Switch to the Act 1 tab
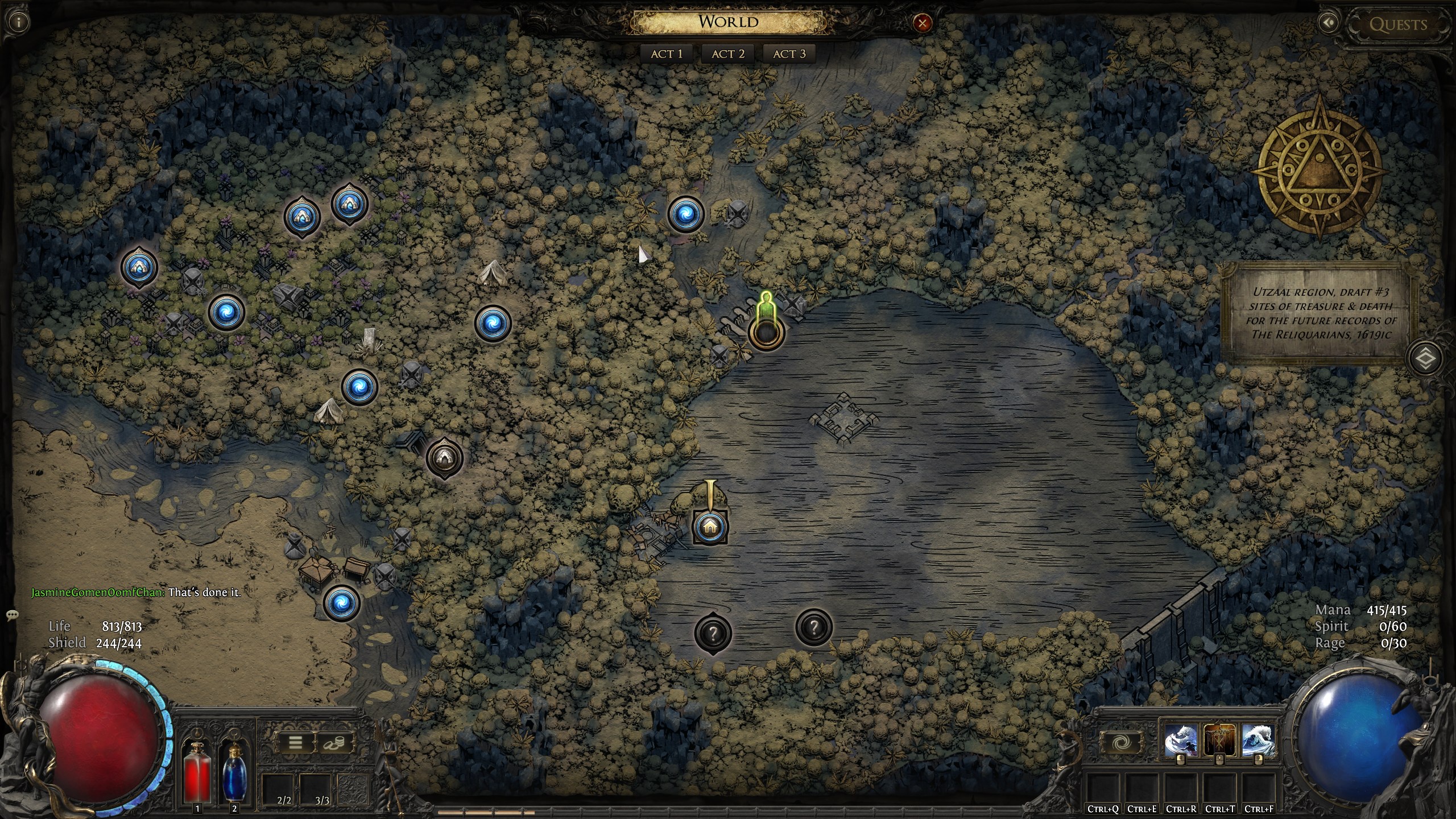Image resolution: width=1456 pixels, height=819 pixels. [x=667, y=54]
